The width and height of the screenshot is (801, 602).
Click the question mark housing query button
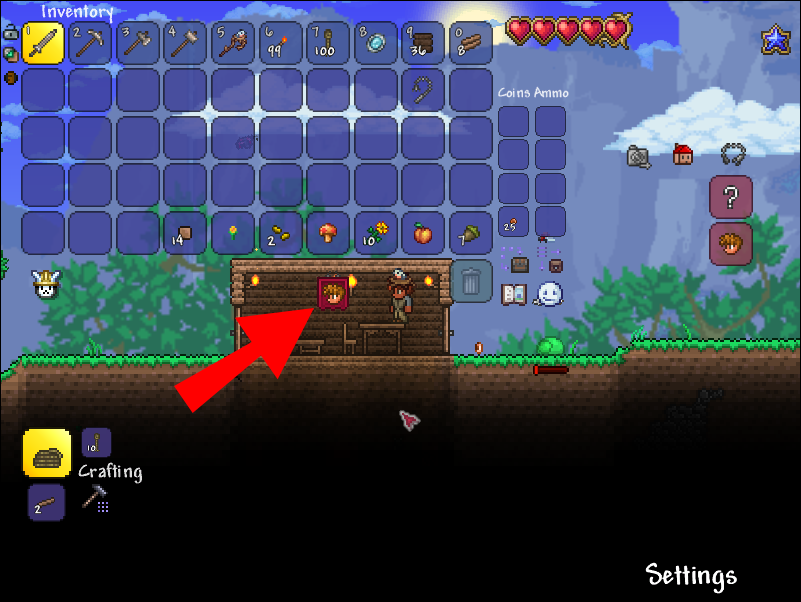point(730,197)
